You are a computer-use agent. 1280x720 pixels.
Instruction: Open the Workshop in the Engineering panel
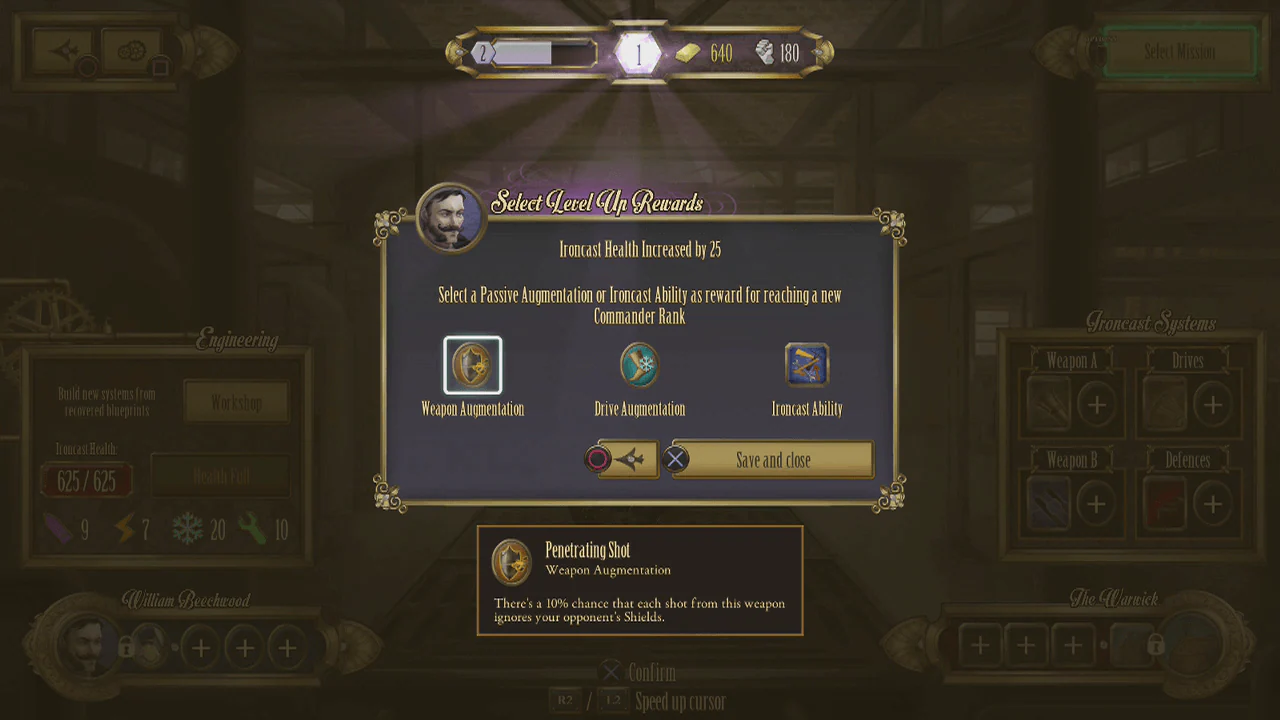click(237, 401)
